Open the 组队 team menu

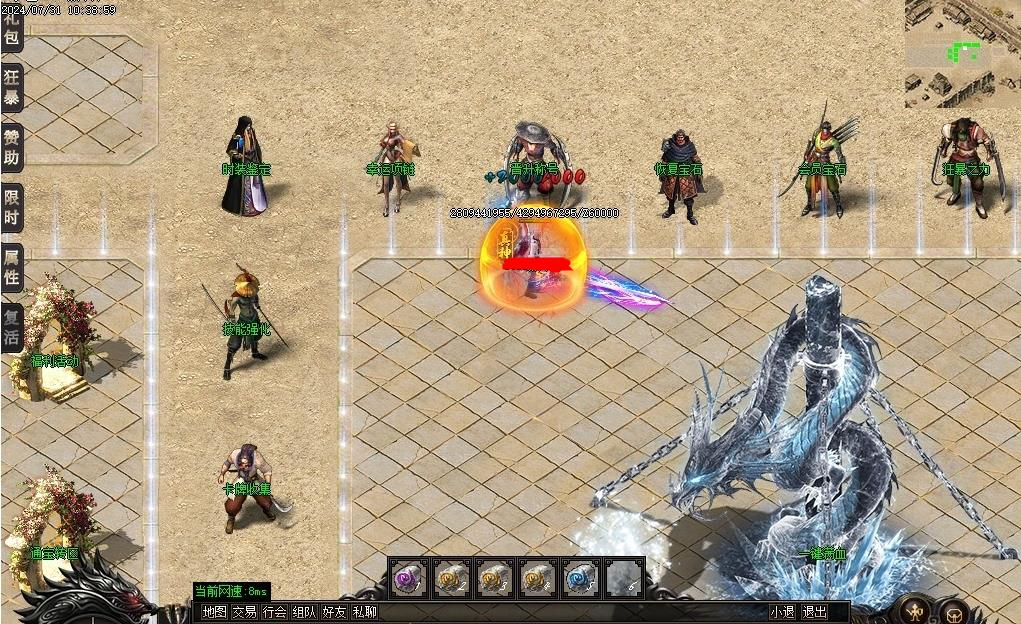tap(305, 612)
